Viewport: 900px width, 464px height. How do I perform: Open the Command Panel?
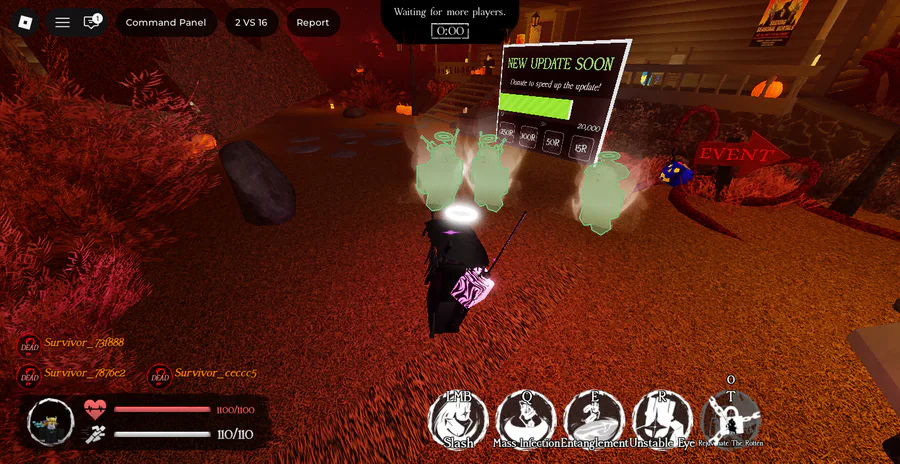166,22
